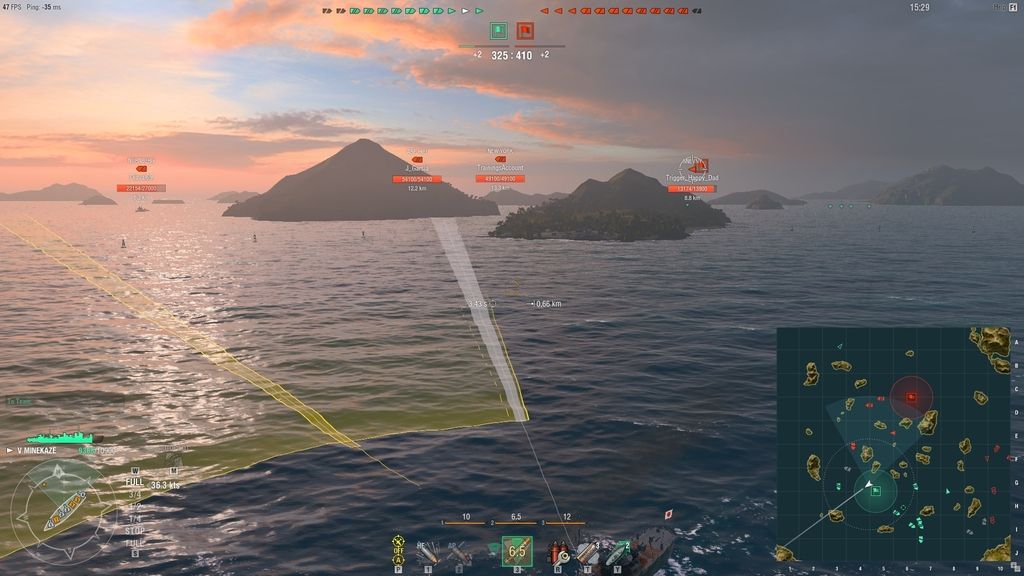Select the 6.5 km torpedo launcher slot

(517, 551)
